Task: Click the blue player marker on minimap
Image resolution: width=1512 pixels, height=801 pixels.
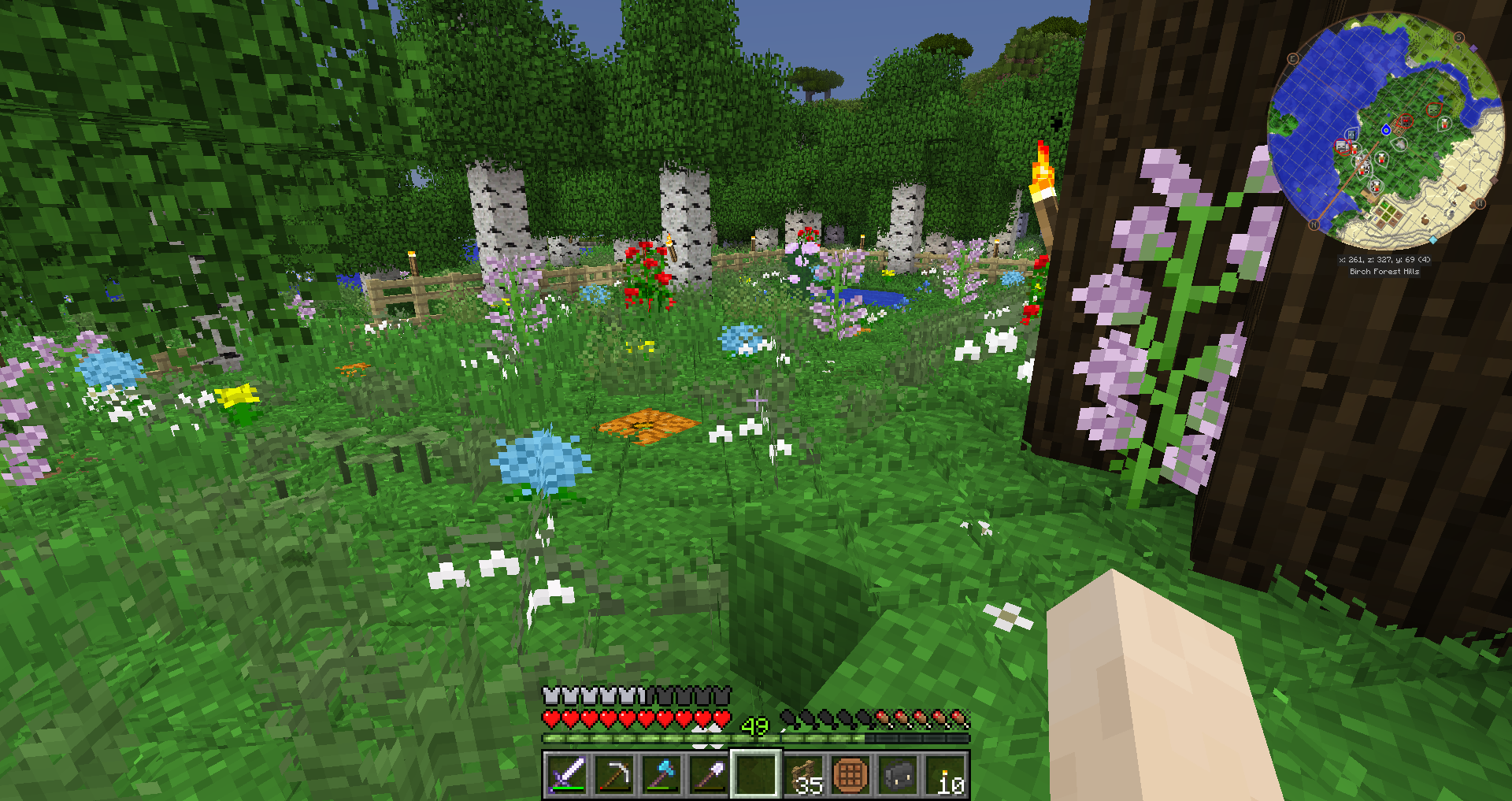Action: [x=1386, y=130]
